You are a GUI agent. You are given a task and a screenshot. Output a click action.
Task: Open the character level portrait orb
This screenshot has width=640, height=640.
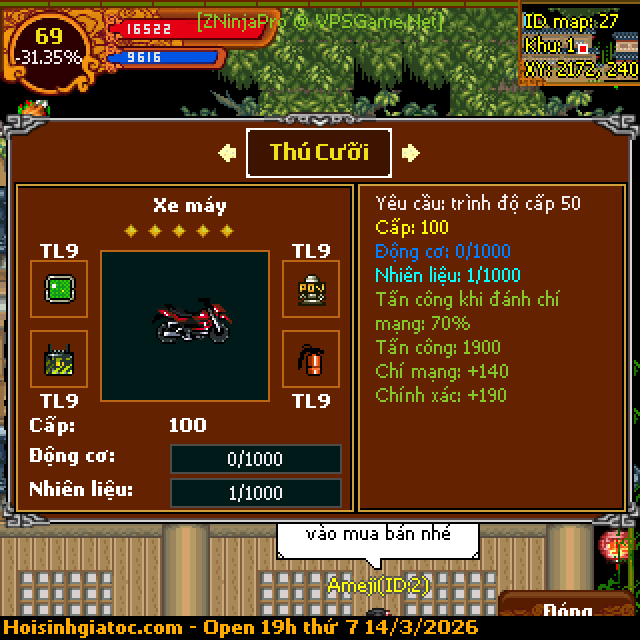point(48,46)
